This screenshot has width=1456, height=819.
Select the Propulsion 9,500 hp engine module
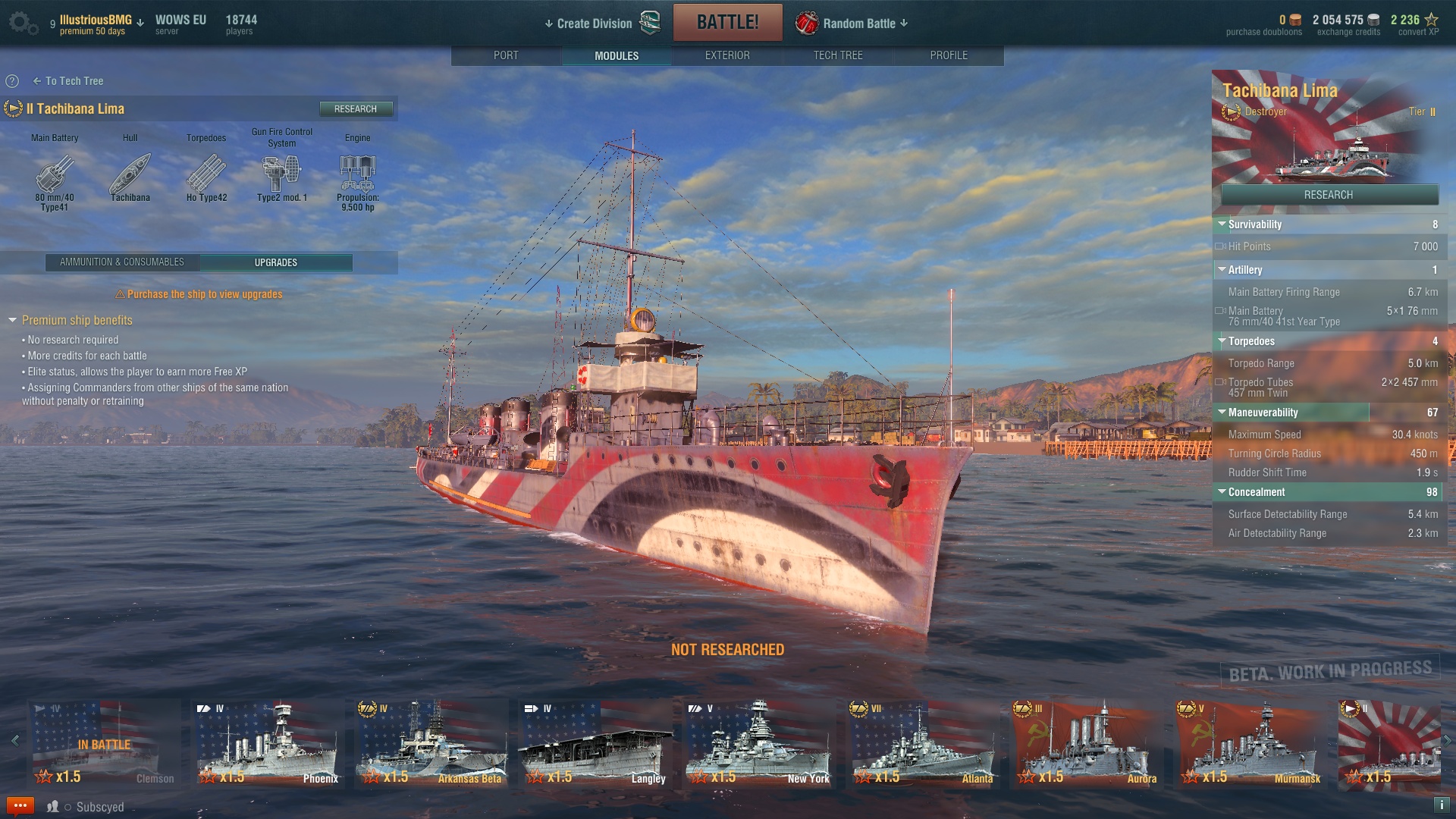[x=357, y=175]
